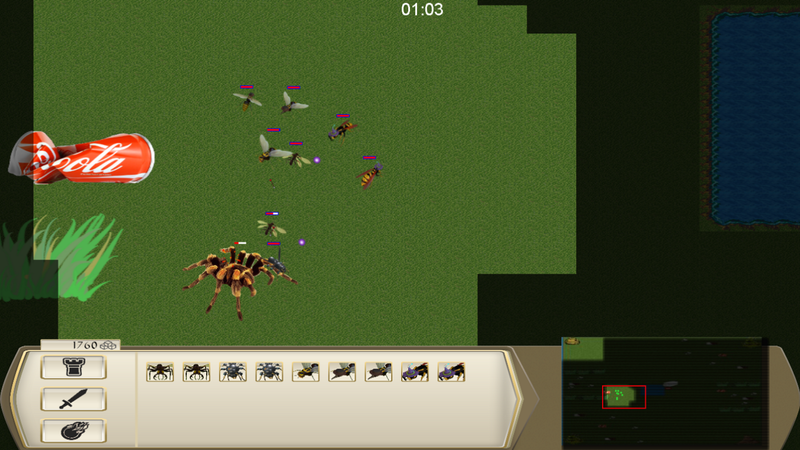Select the sword attack command

pyautogui.click(x=73, y=400)
